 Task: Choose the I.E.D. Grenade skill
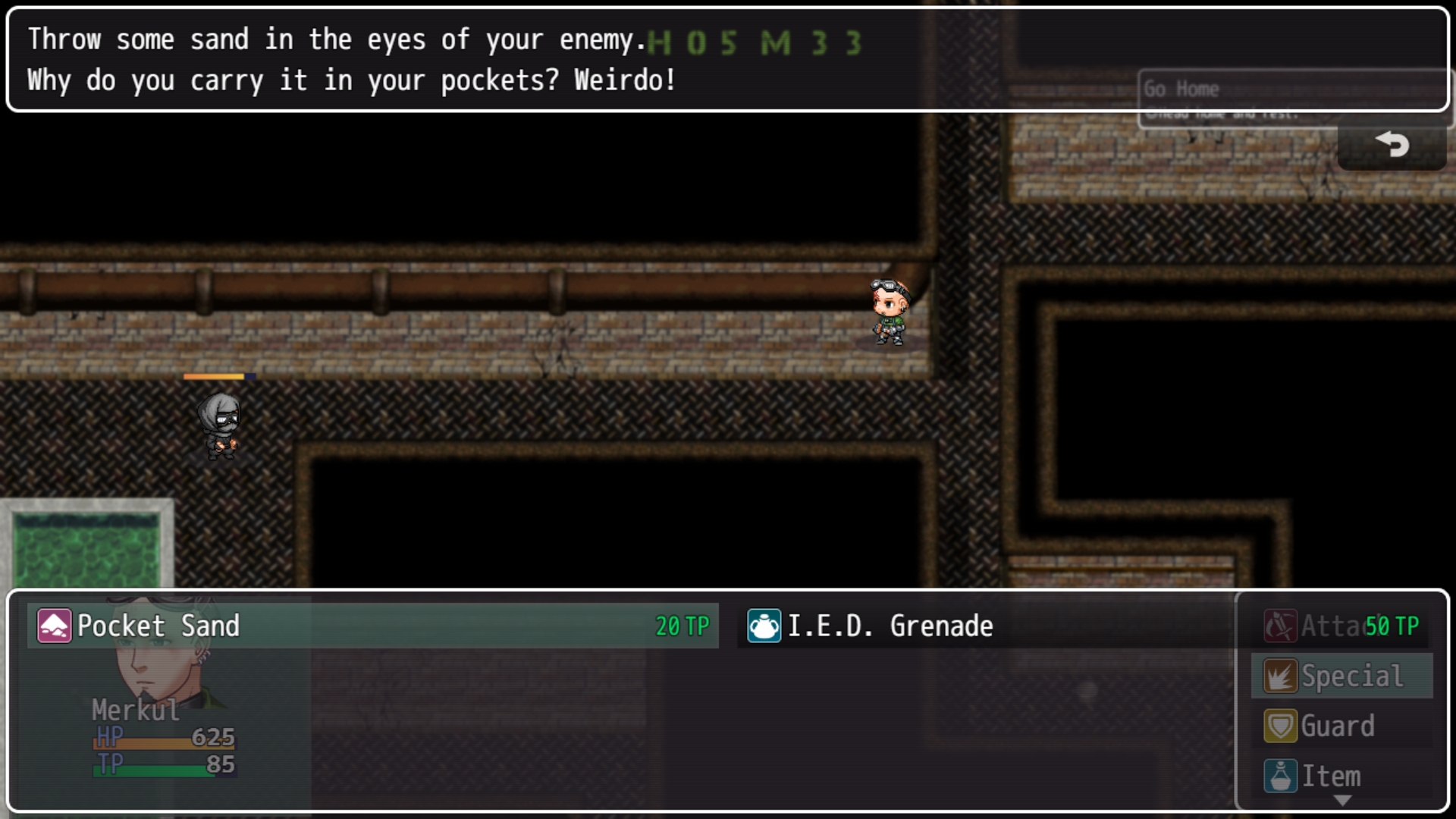point(986,626)
